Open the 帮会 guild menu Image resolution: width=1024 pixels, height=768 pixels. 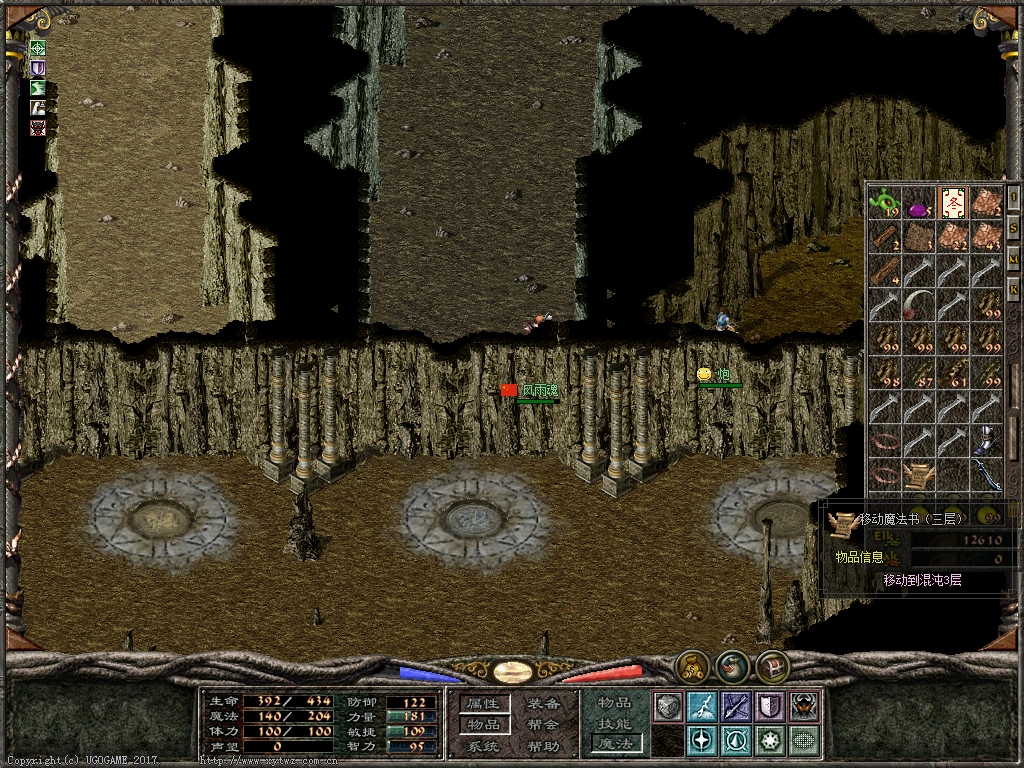[x=543, y=725]
